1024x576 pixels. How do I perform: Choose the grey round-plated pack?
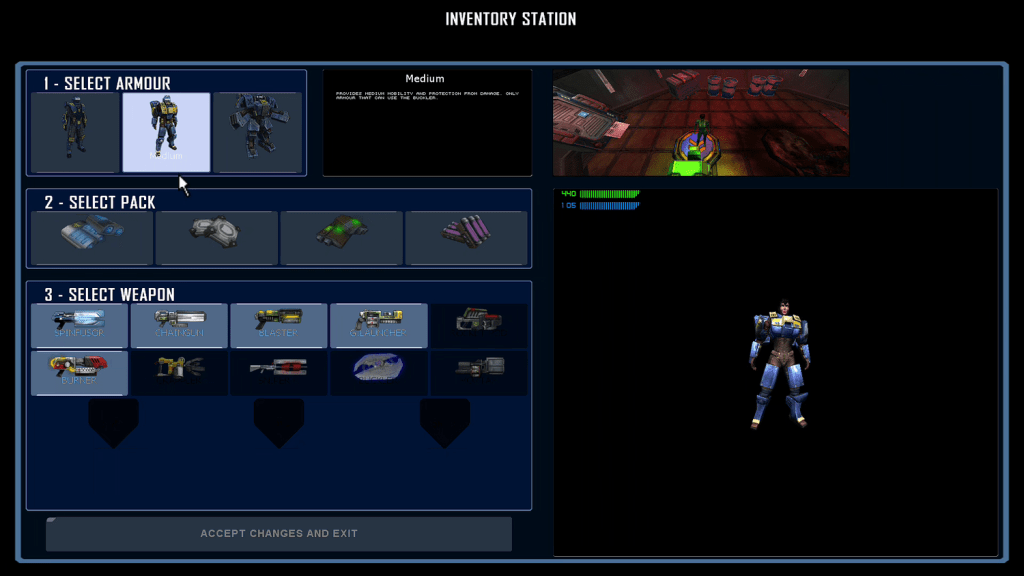[x=216, y=238]
